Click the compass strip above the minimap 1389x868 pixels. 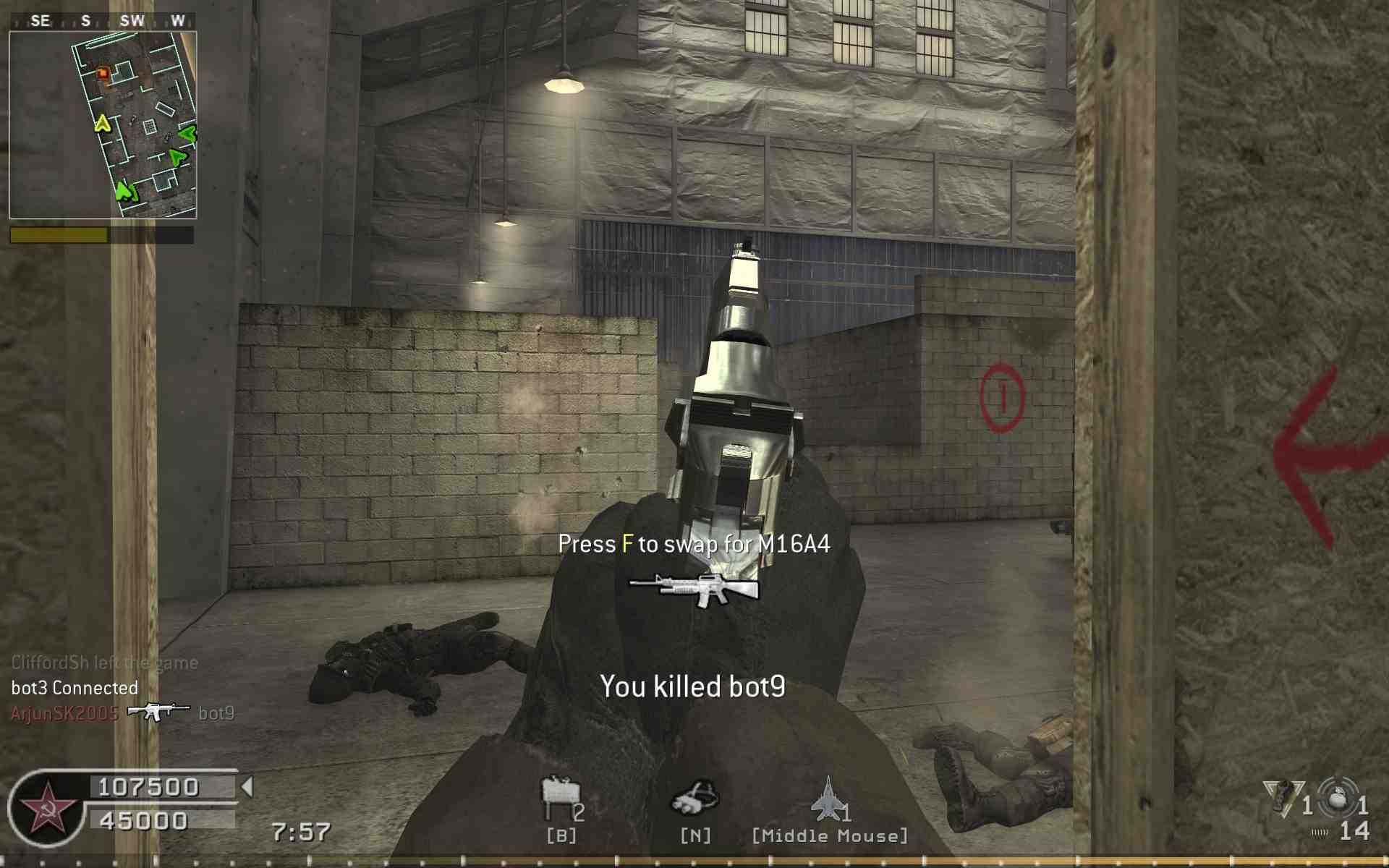103,21
